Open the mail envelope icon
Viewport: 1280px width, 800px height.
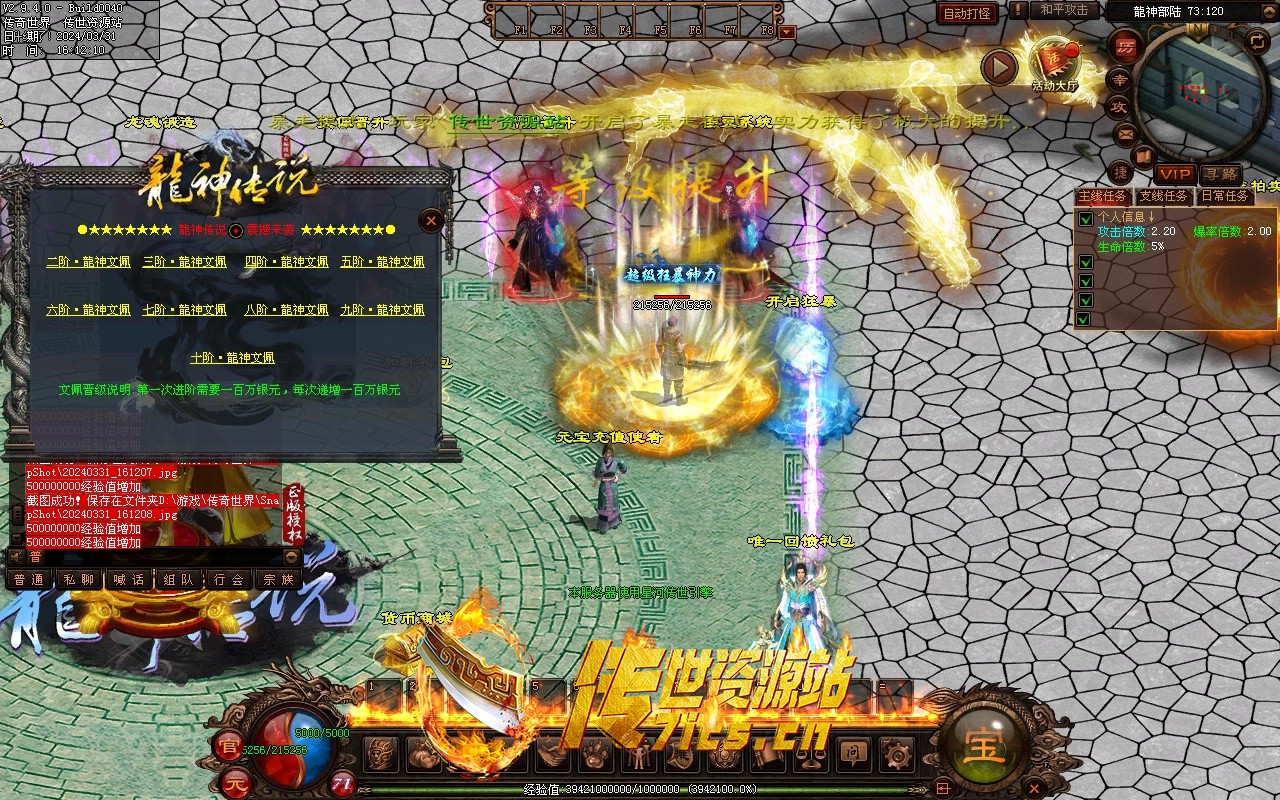pyautogui.click(x=1125, y=133)
